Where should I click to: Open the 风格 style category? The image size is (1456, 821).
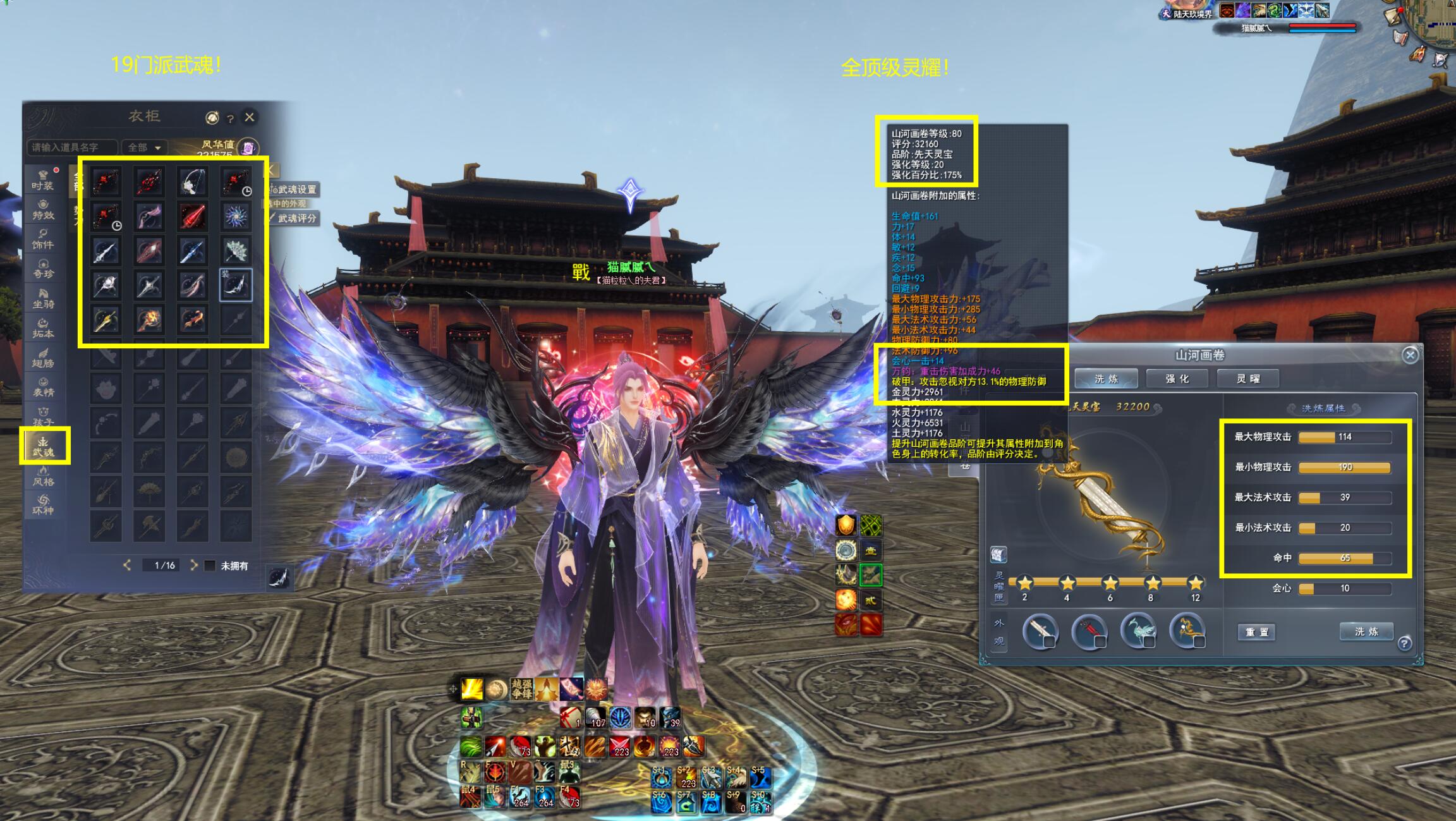(43, 476)
